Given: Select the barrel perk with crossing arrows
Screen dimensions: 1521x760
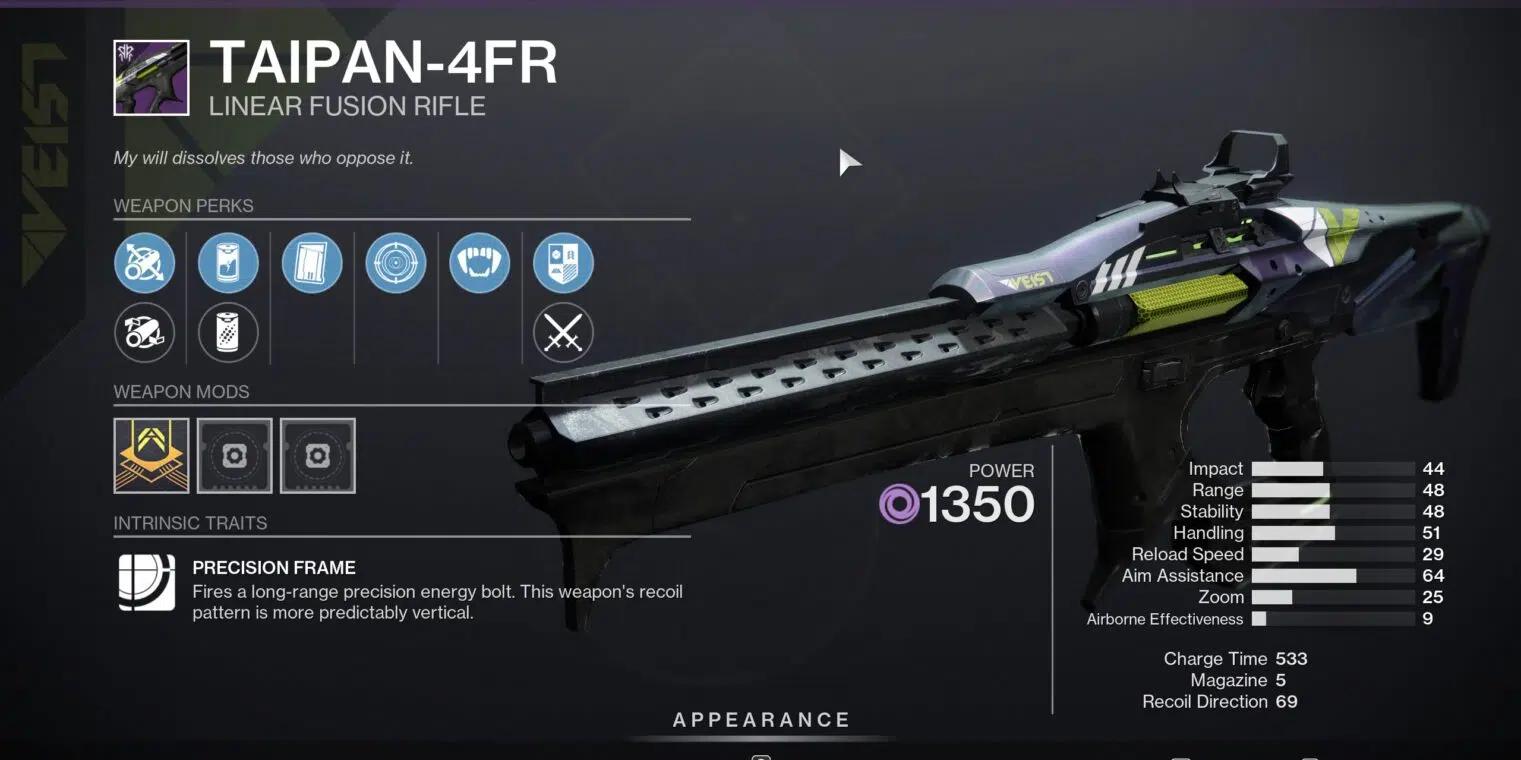Looking at the screenshot, I should [x=145, y=264].
